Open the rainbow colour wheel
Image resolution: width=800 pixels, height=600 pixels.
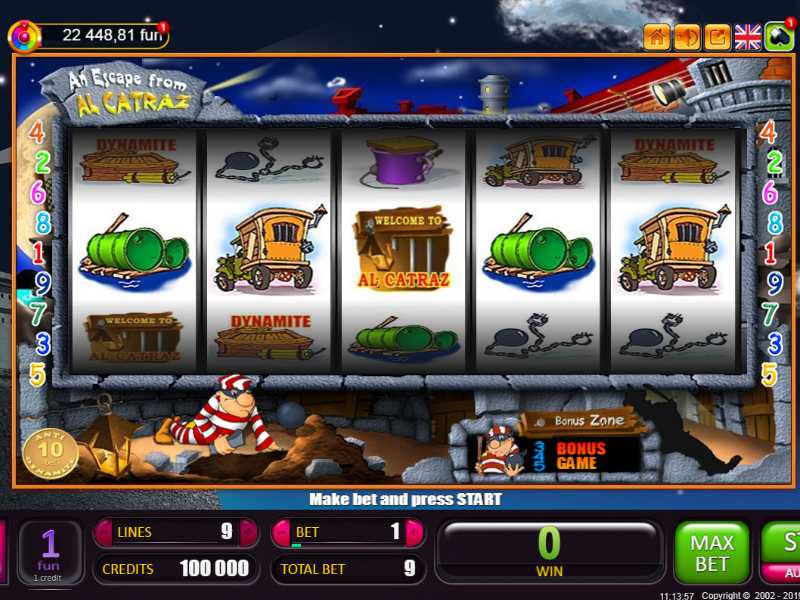23,36
